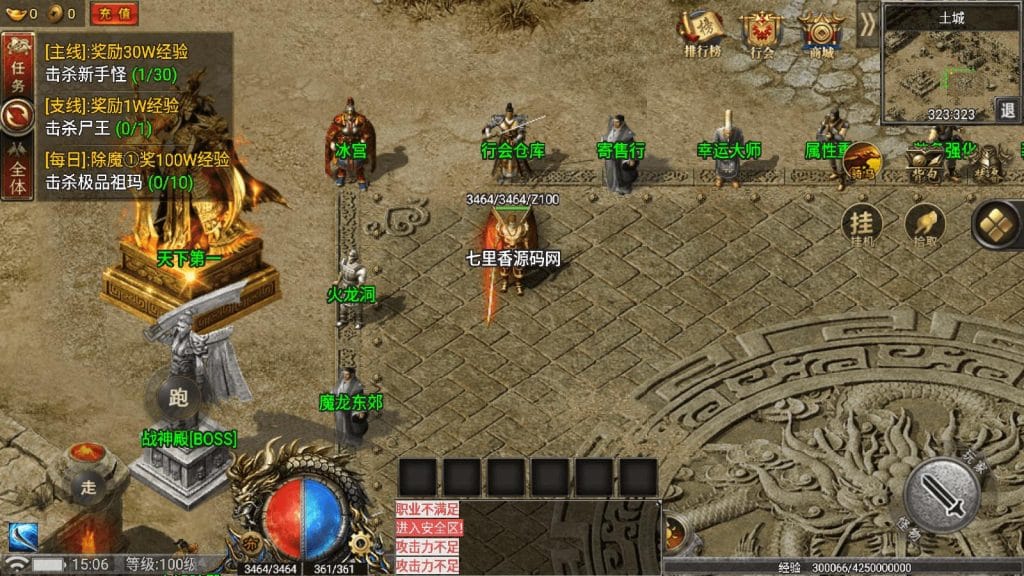Toggle the 挂机 auto-battle button
The image size is (1024, 576).
tap(862, 224)
